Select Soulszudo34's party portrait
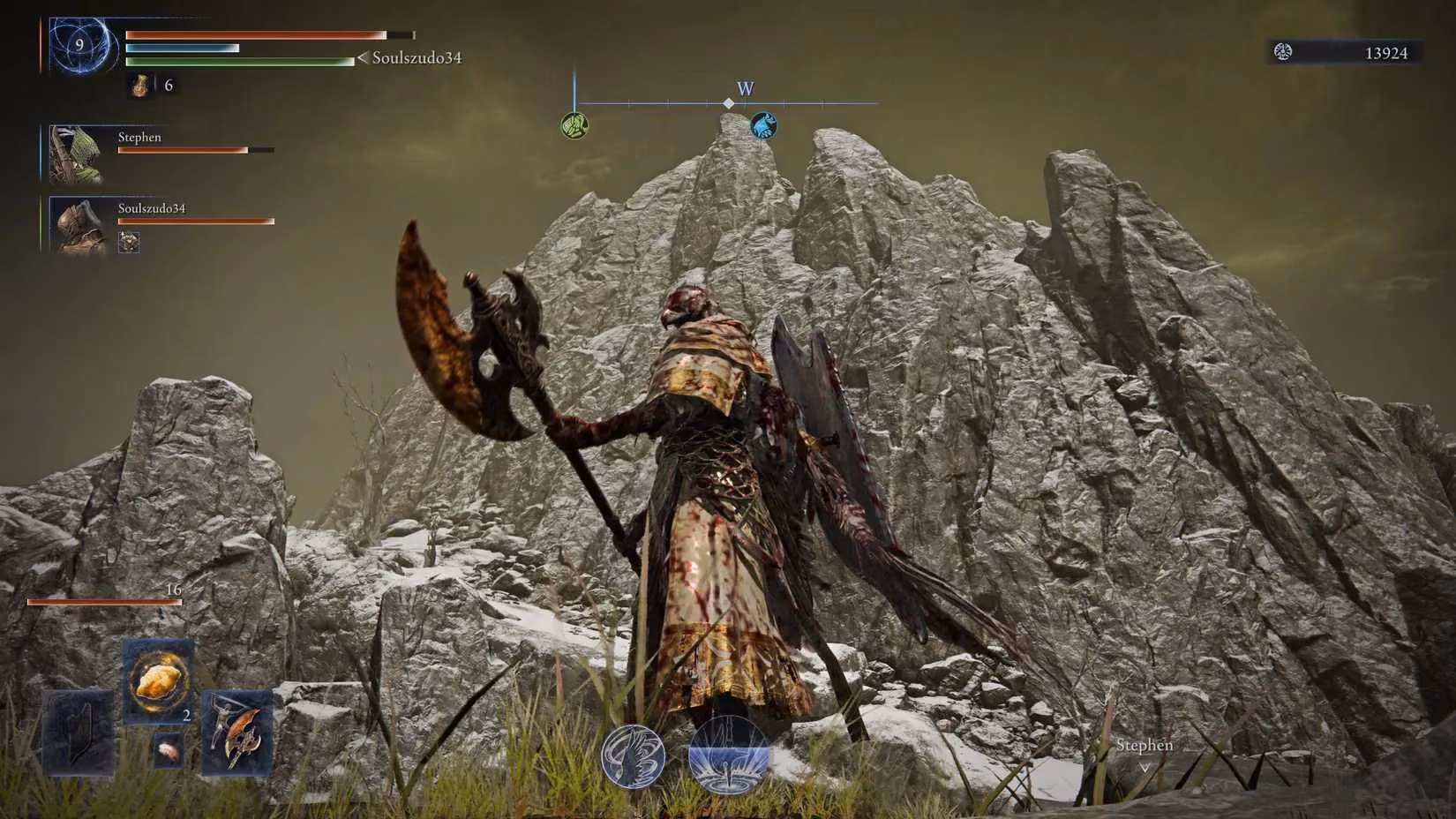Screen dimensions: 1456x819 point(78,226)
